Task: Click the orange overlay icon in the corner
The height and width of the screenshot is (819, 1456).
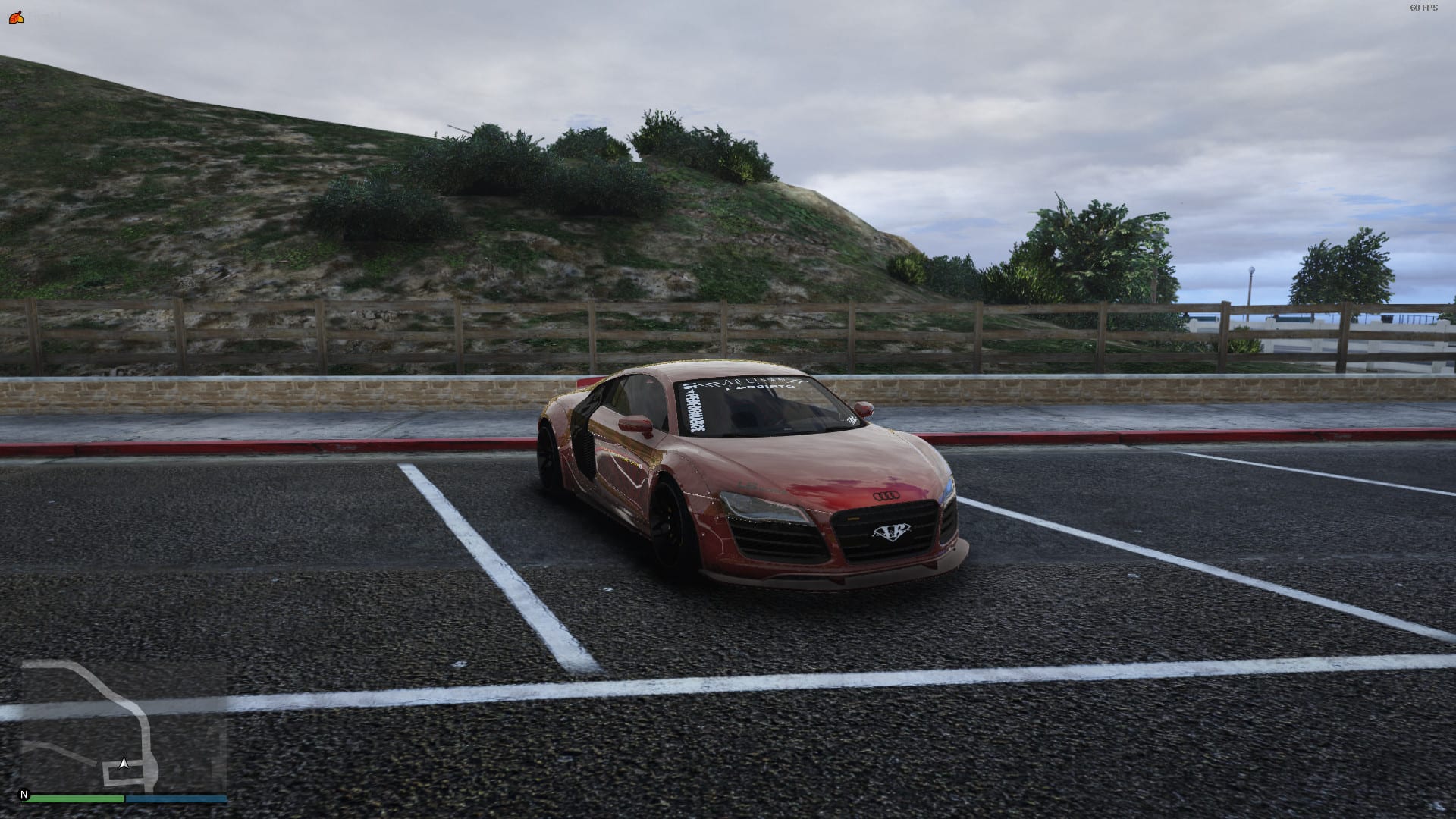Action: [16, 17]
